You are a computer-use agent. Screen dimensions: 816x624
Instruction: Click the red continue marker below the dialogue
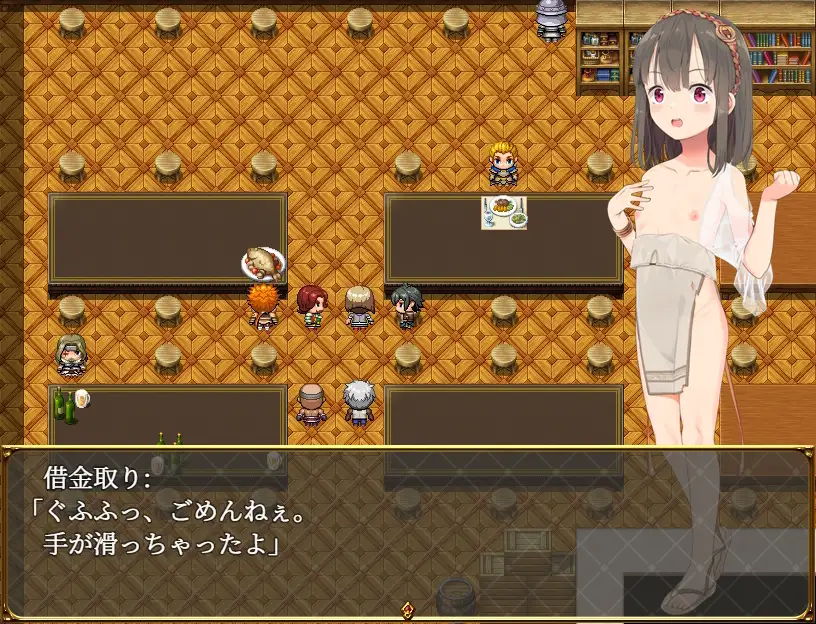(x=407, y=609)
